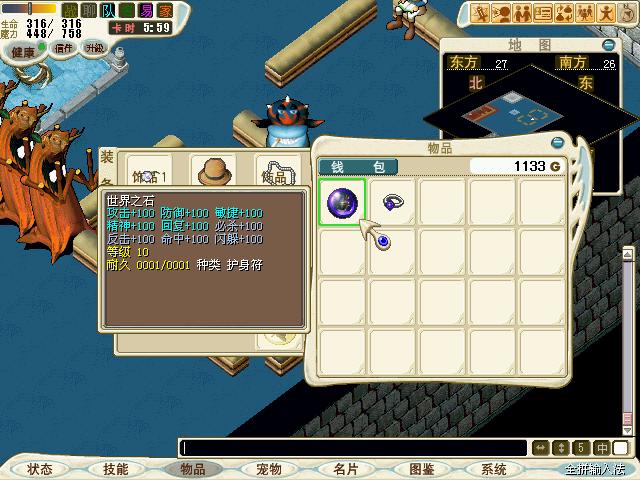Click into the chat input box
The height and width of the screenshot is (480, 640).
(350, 448)
